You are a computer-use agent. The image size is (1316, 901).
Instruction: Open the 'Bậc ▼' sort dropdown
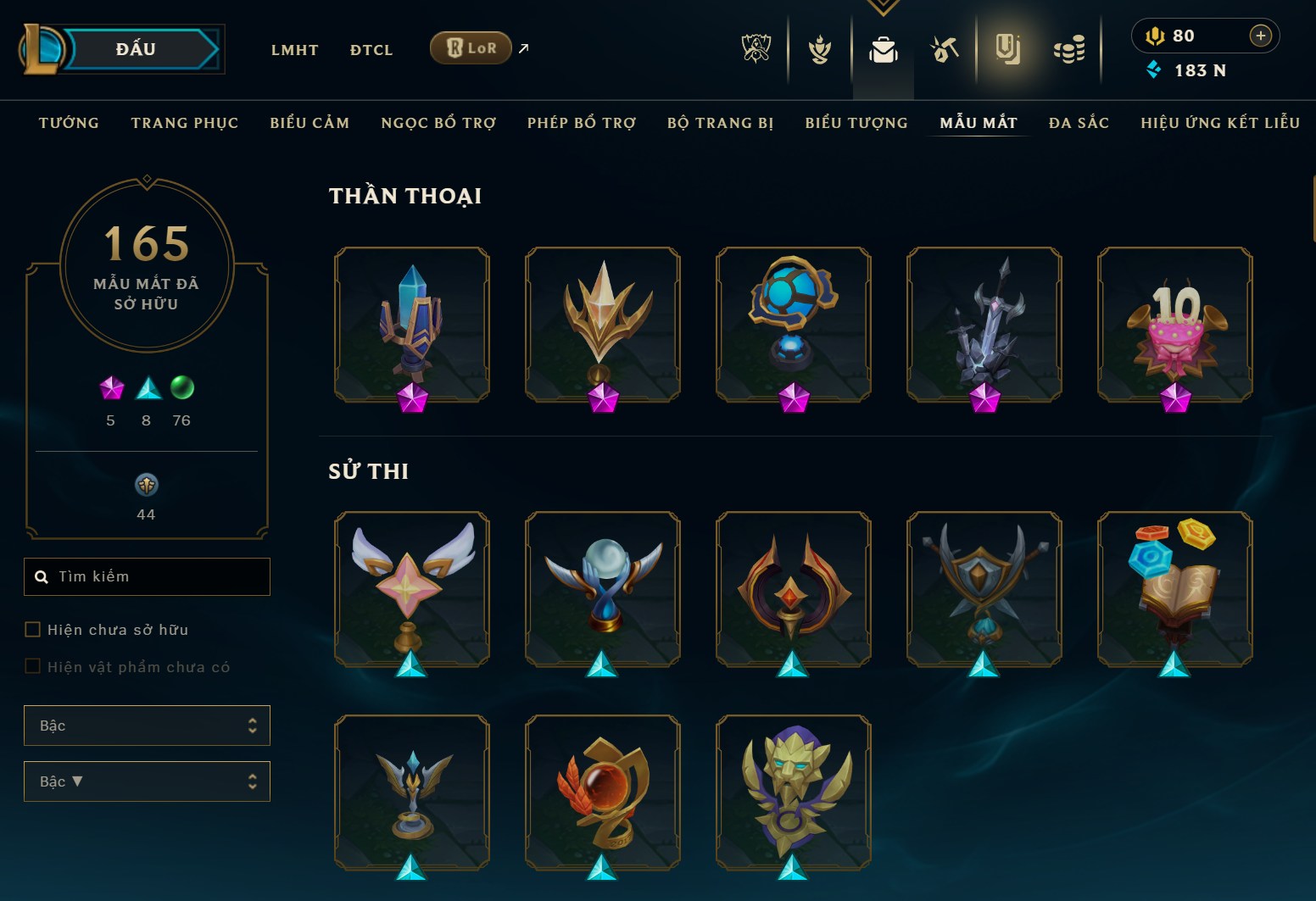tap(147, 781)
